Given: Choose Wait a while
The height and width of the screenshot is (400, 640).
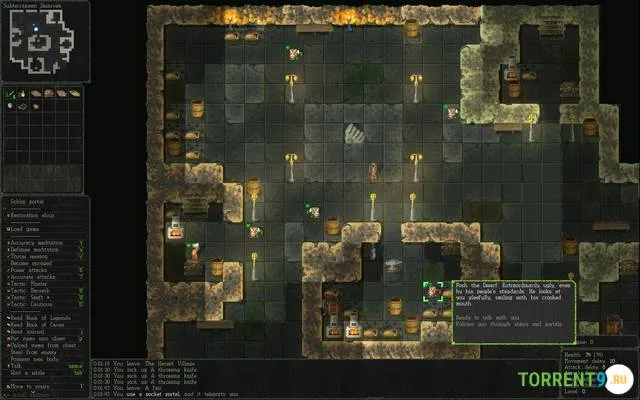Looking at the screenshot, I should pyautogui.click(x=27, y=372).
